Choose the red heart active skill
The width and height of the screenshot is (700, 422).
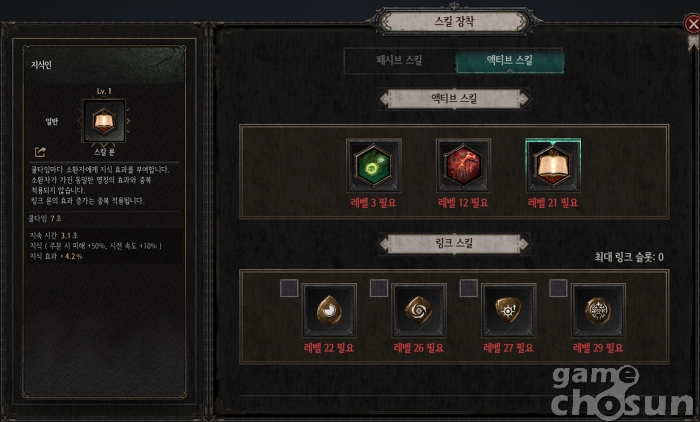pyautogui.click(x=463, y=165)
